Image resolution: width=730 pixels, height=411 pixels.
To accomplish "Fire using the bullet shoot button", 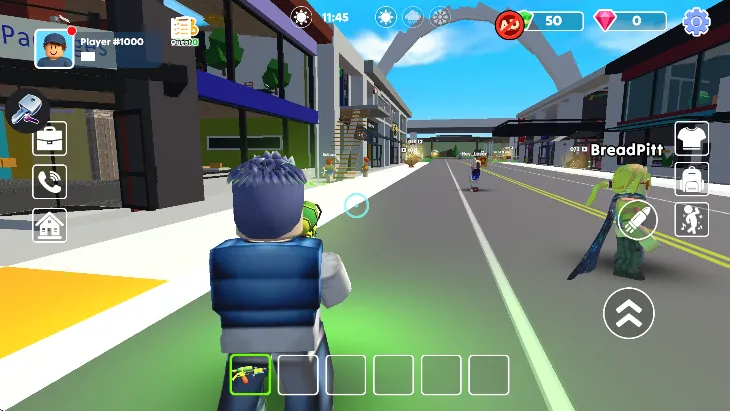I will 636,220.
